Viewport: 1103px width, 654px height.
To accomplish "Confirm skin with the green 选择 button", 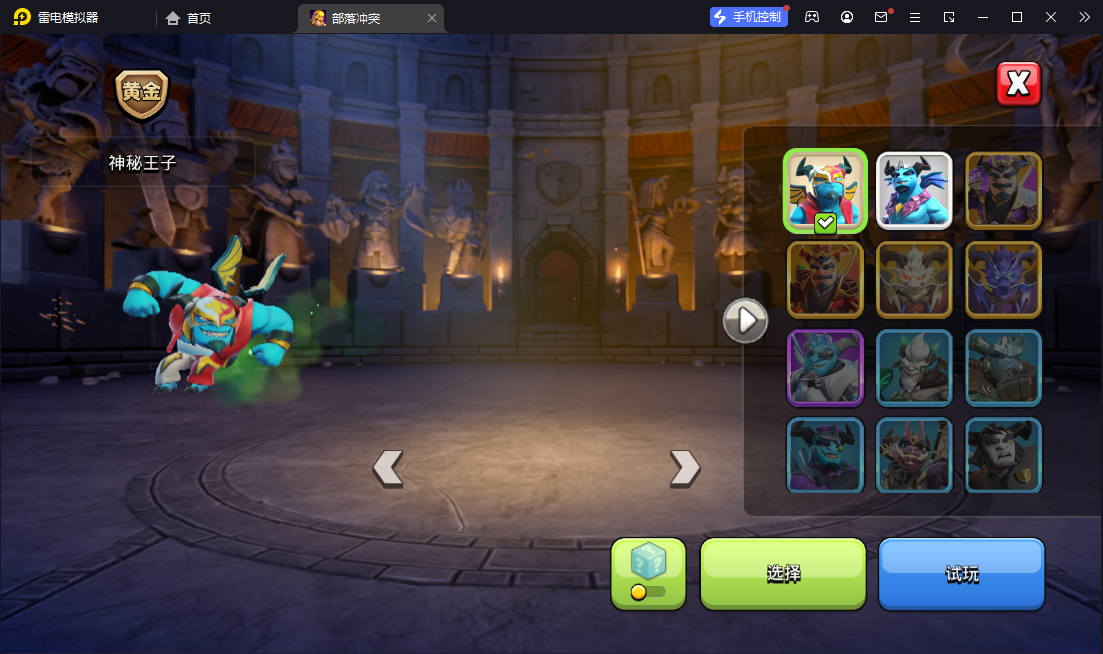I will (x=782, y=573).
